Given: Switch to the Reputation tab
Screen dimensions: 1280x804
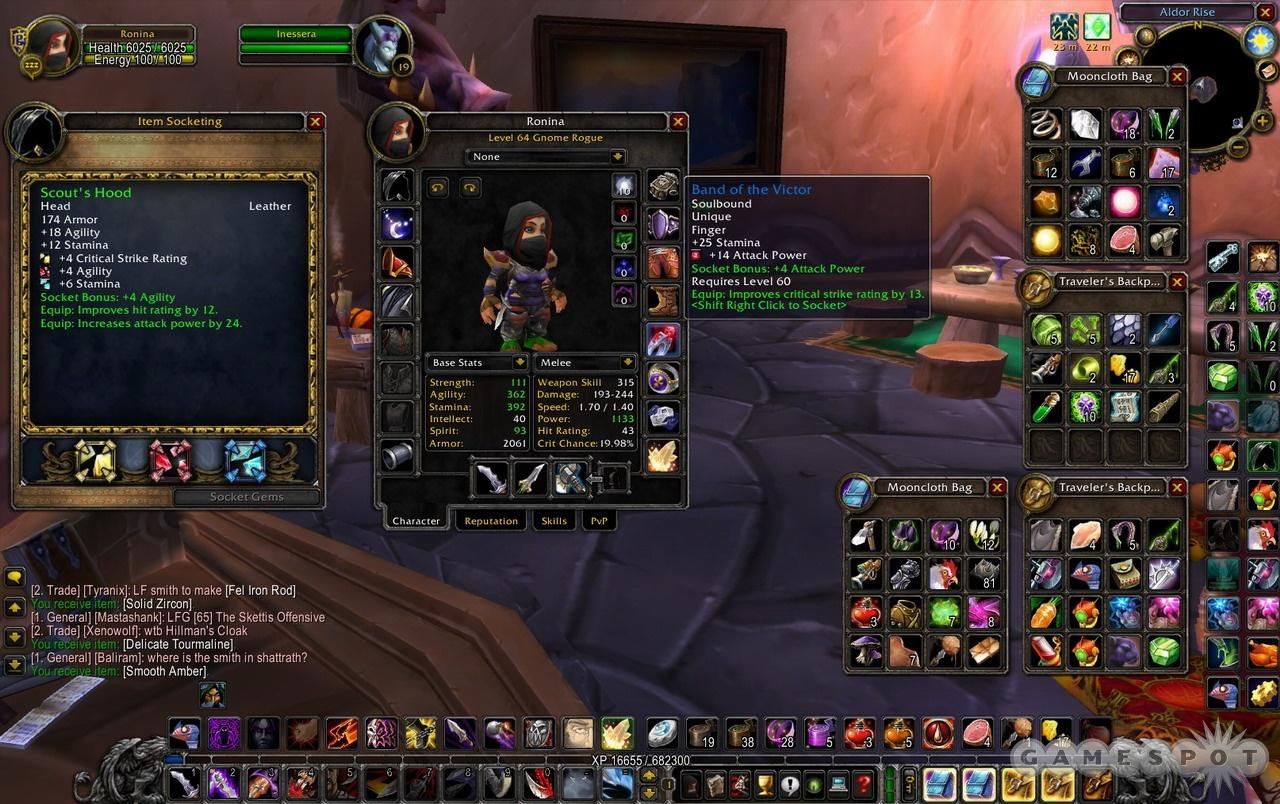Looking at the screenshot, I should 491,521.
